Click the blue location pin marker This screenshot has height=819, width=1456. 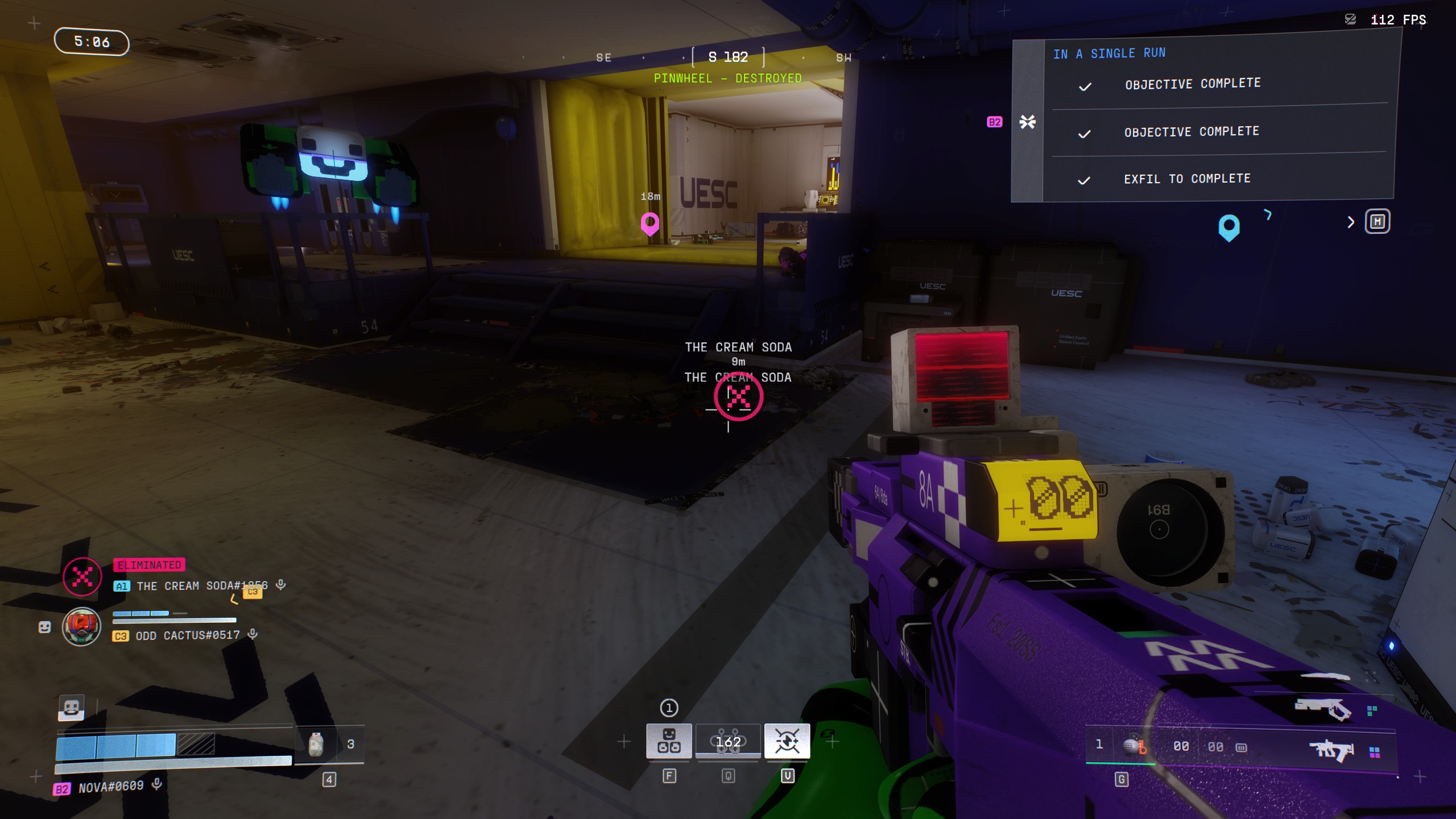click(1228, 227)
